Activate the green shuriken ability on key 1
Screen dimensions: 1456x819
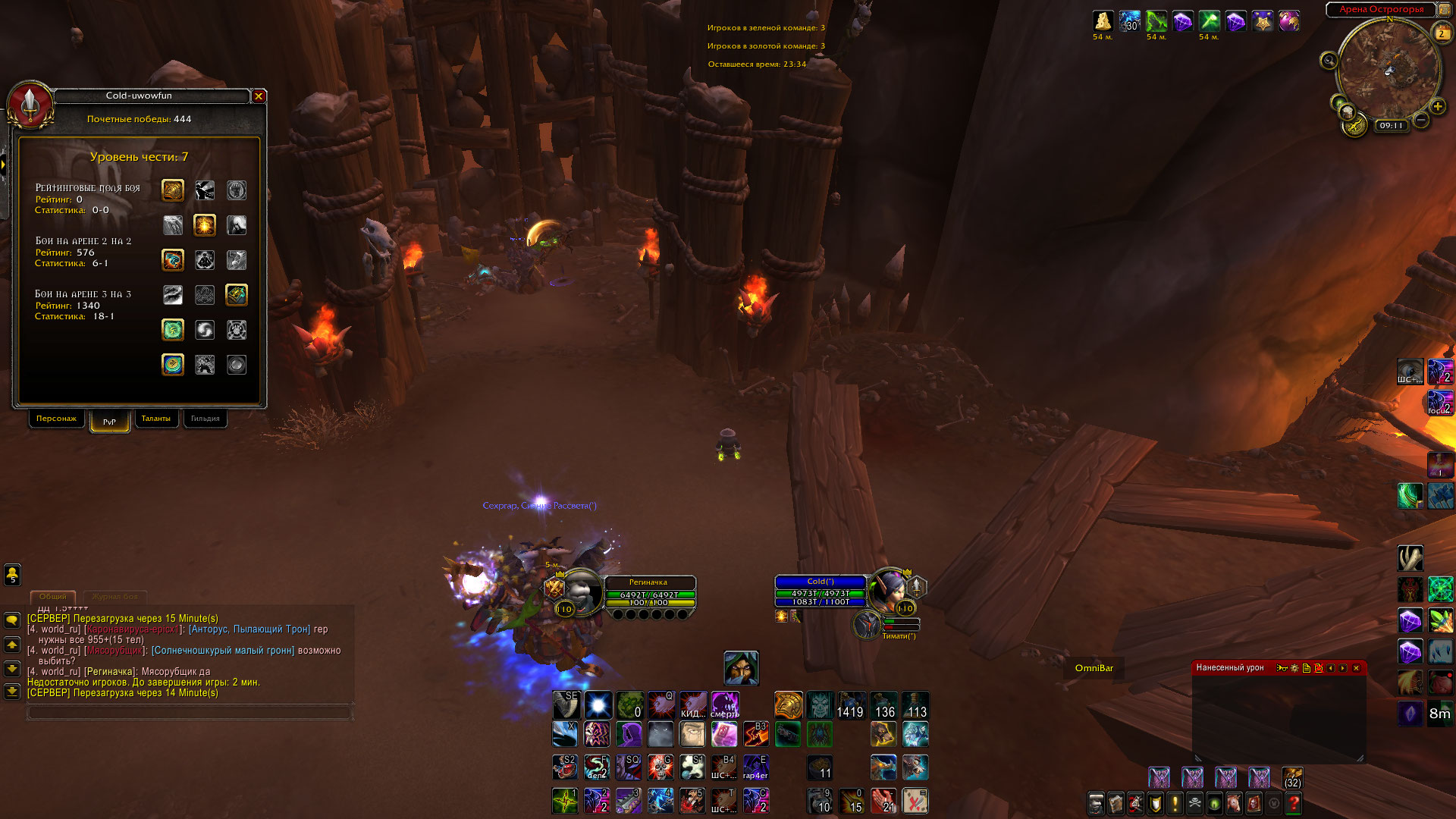point(565,801)
